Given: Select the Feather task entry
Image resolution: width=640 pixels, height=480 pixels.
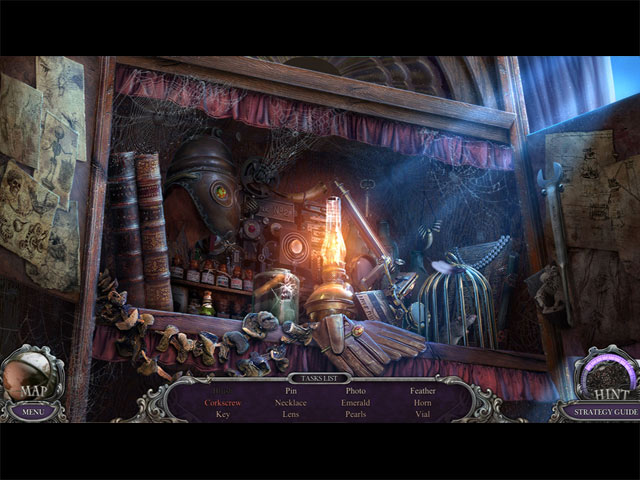Looking at the screenshot, I should click(x=423, y=391).
